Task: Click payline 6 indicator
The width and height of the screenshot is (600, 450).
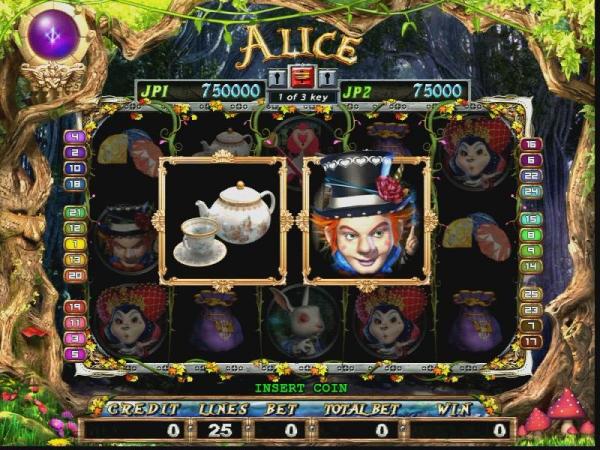Action: [531, 160]
